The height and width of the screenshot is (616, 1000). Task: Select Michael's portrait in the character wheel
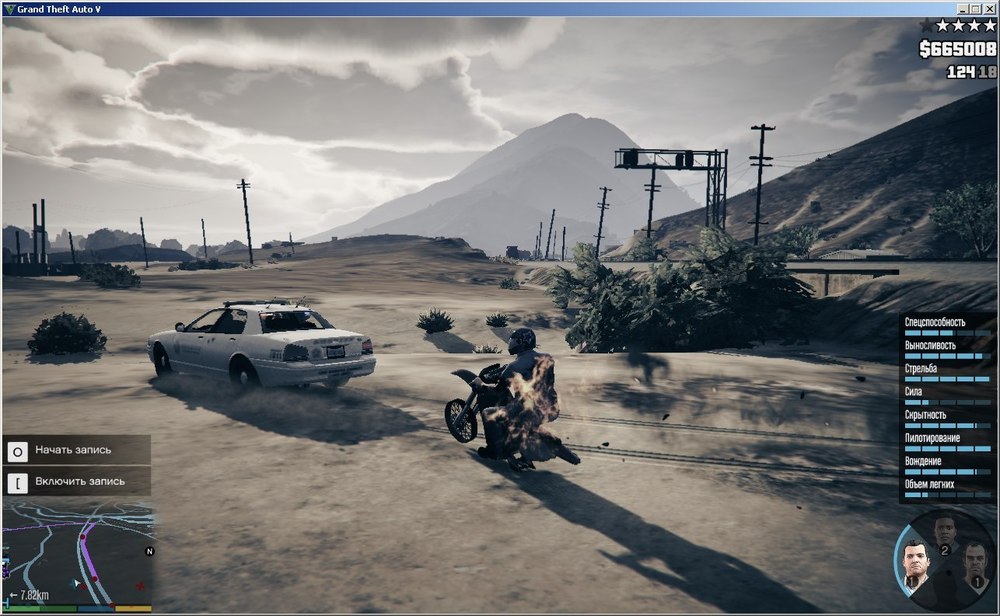coord(916,562)
